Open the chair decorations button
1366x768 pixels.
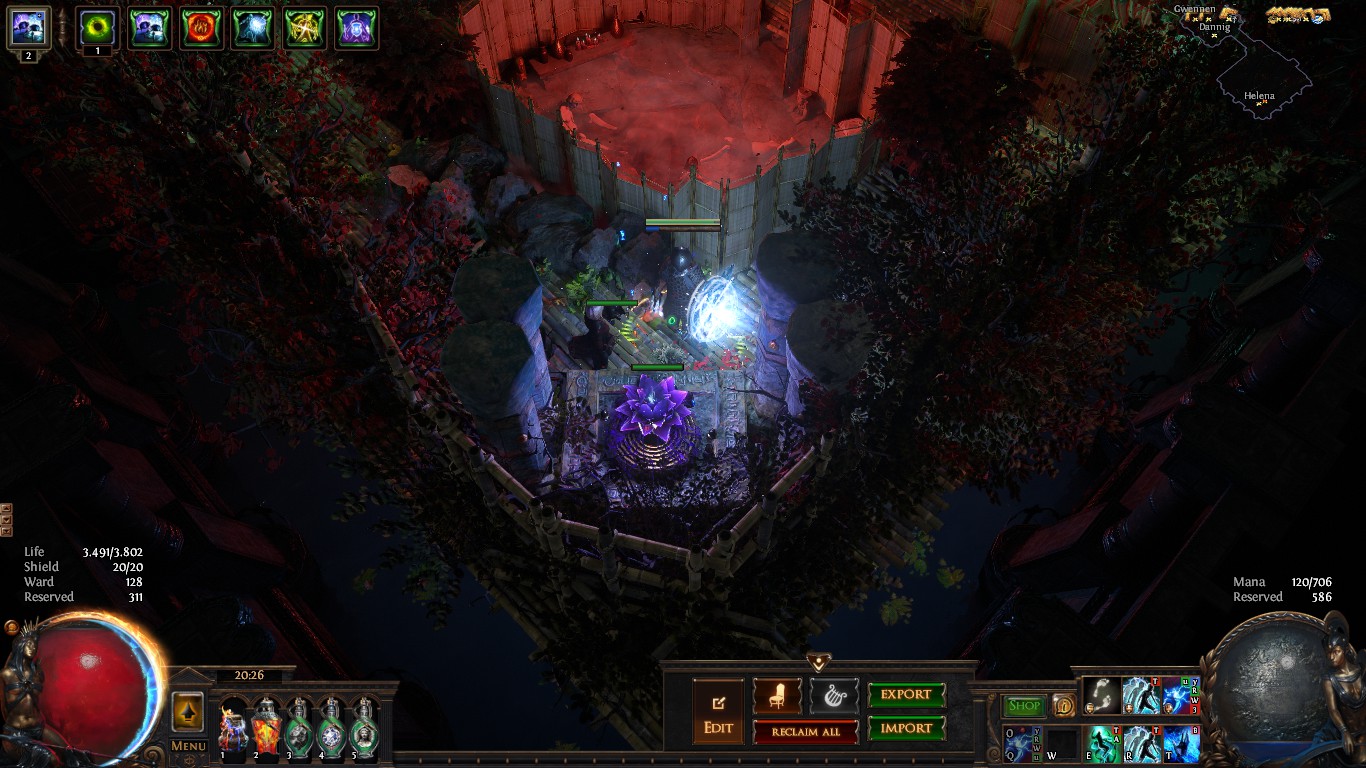click(777, 695)
